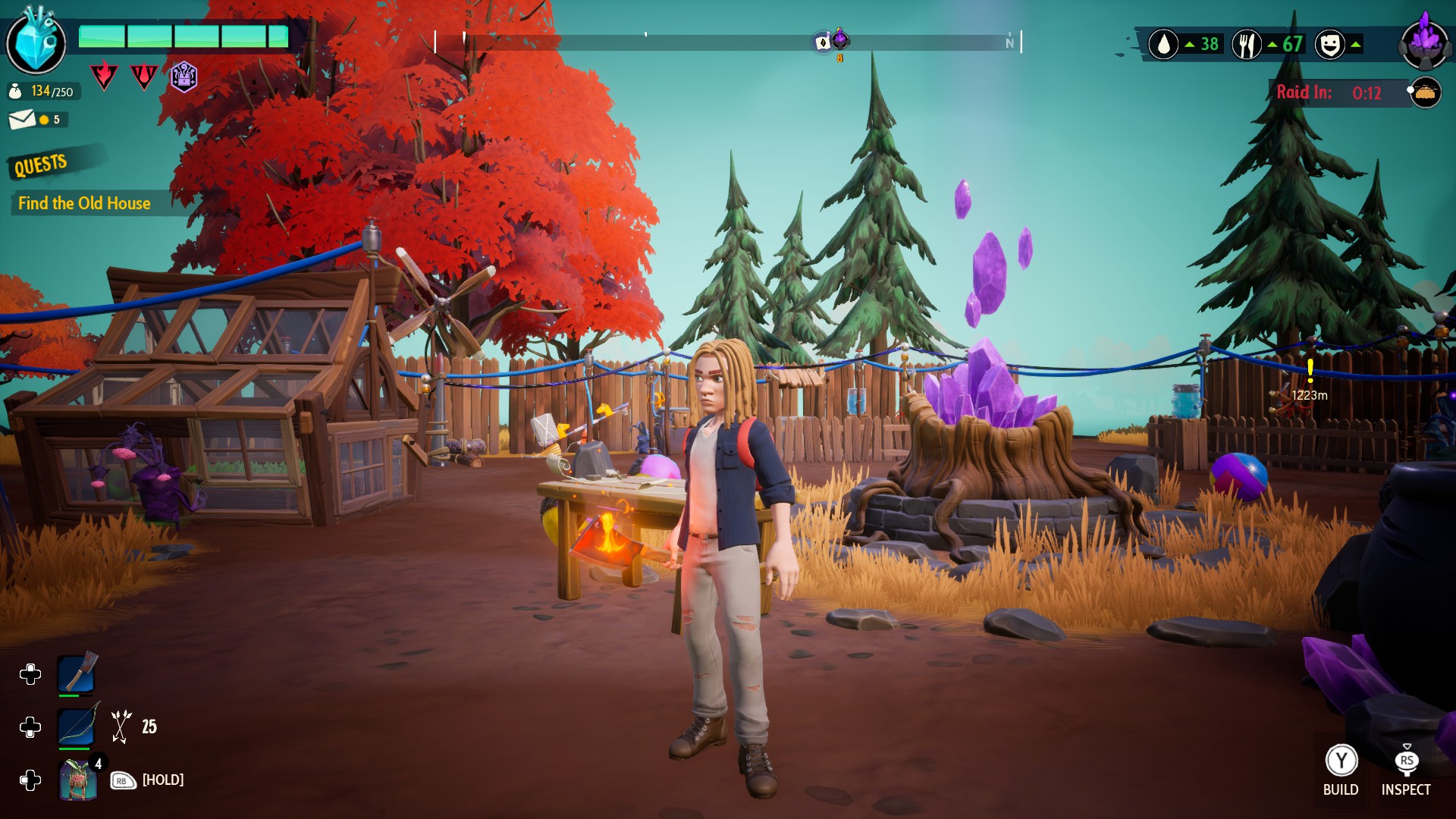Viewport: 1456px width, 819px height.
Task: Select the backpack item slot
Action: point(77,780)
